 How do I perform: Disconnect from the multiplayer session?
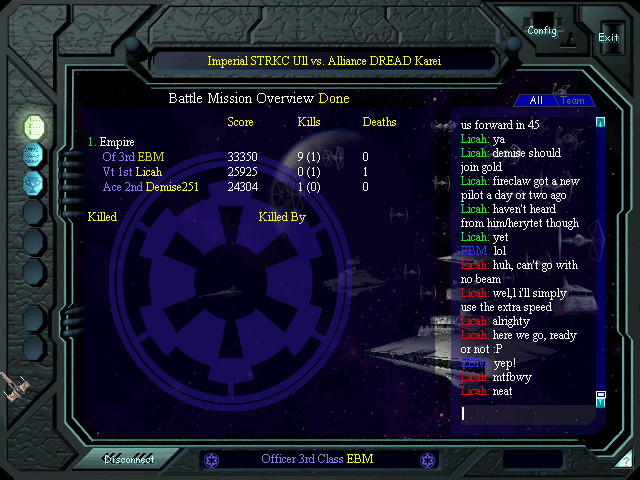tap(130, 460)
